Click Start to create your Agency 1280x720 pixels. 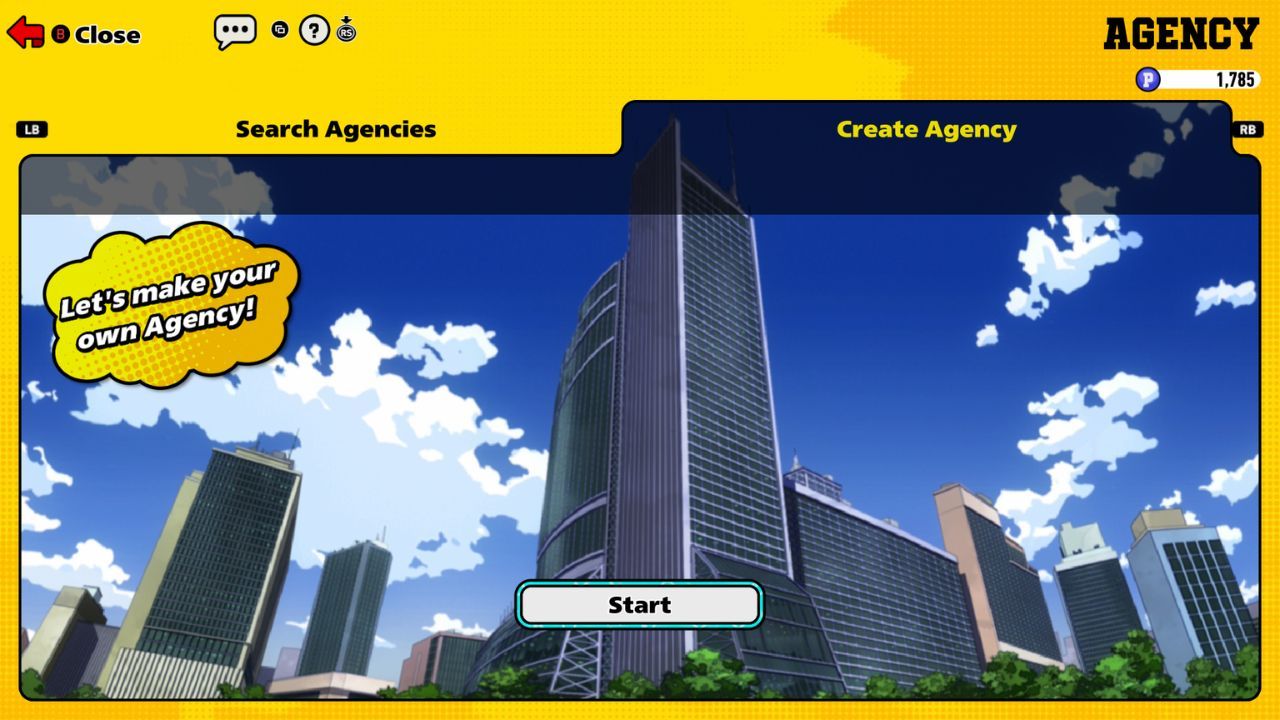pyautogui.click(x=639, y=604)
